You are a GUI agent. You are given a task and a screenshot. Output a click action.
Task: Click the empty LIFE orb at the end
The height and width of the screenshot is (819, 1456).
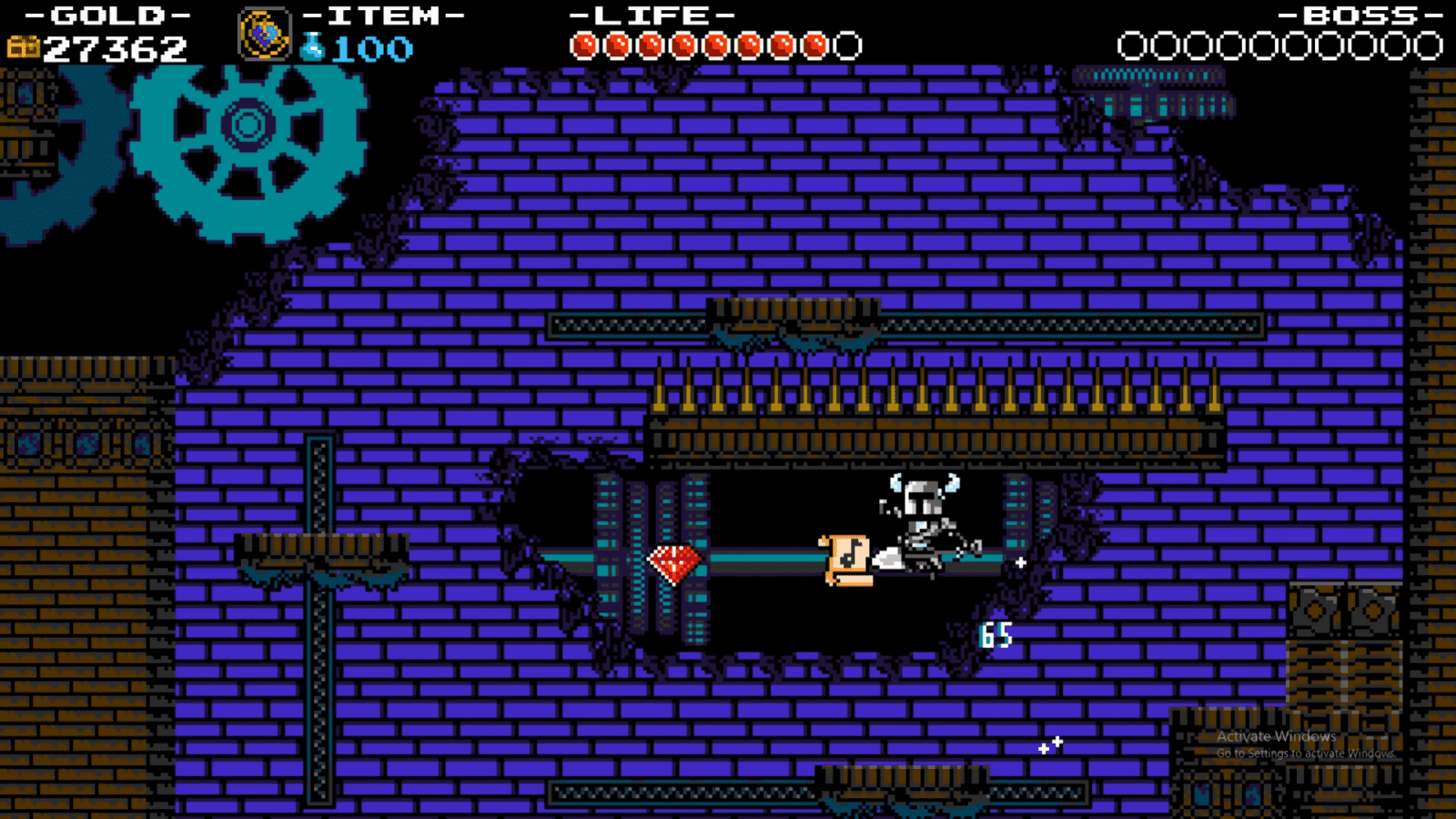click(x=845, y=41)
